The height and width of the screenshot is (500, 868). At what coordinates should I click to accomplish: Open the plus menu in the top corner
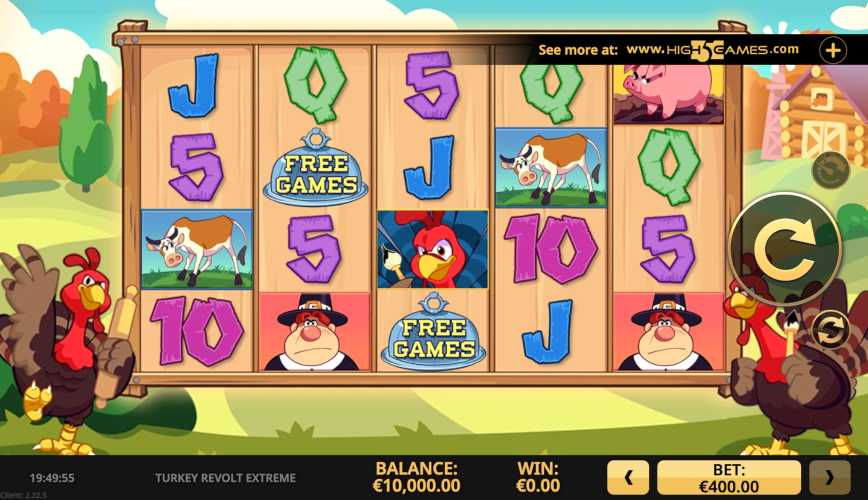coord(832,49)
